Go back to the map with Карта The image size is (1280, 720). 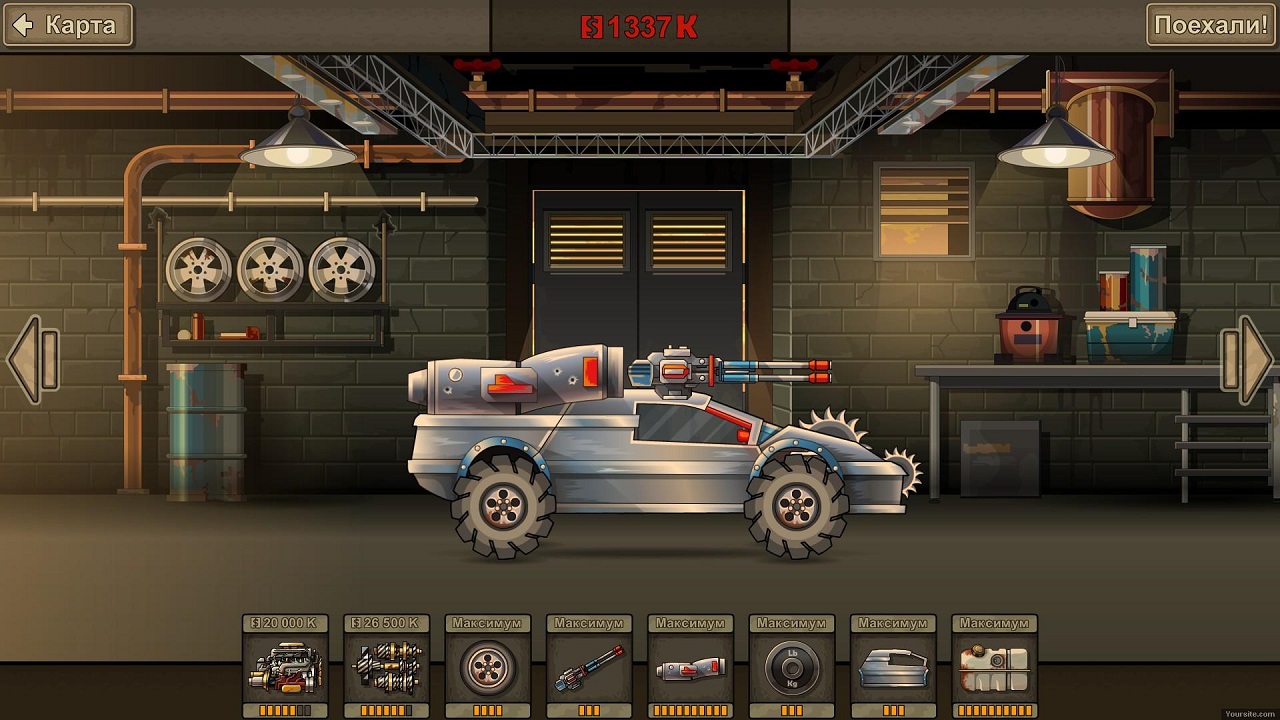coord(67,25)
